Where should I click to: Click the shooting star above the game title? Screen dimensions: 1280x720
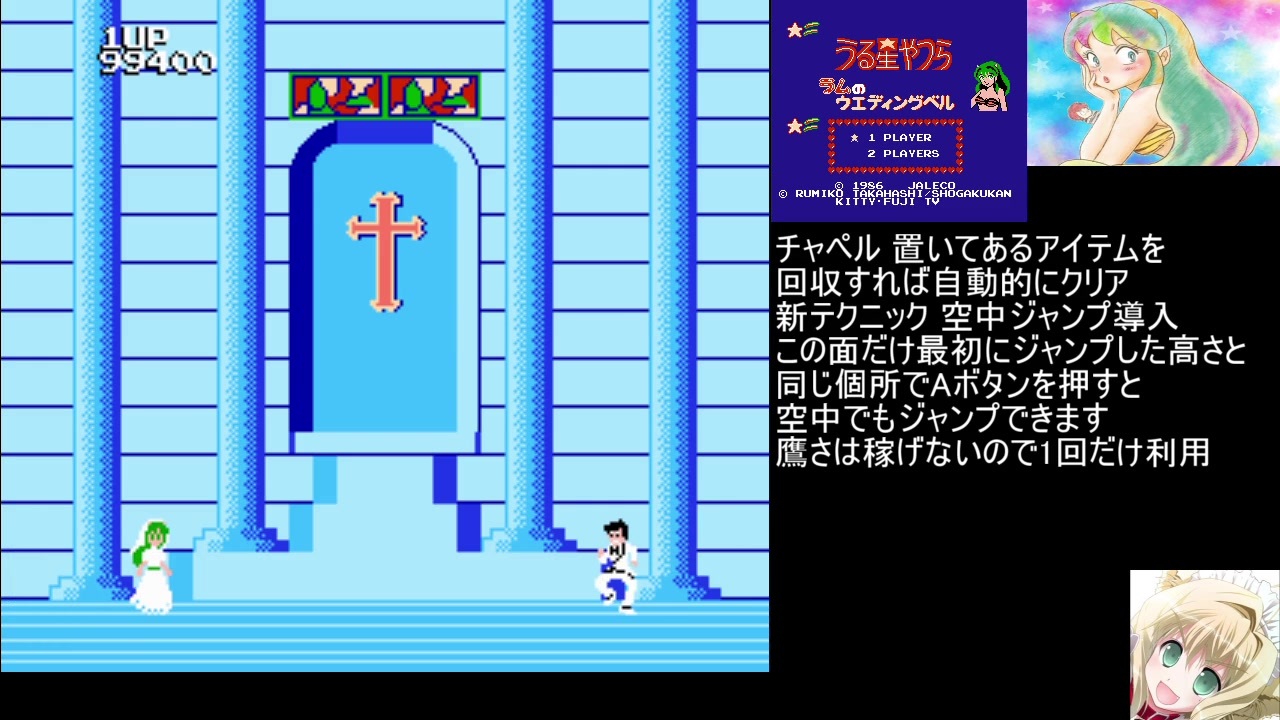797,30
